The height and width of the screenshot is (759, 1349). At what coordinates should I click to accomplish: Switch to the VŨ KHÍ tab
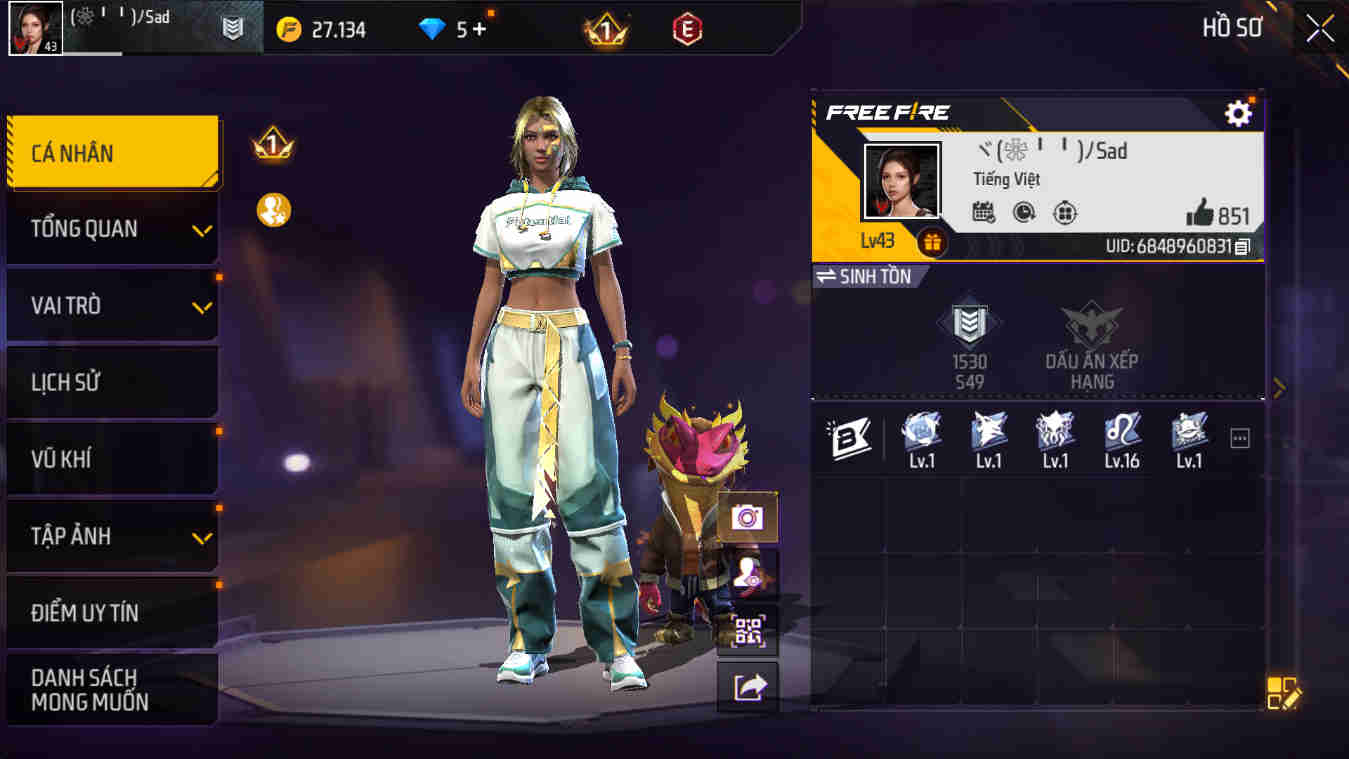(x=112, y=459)
